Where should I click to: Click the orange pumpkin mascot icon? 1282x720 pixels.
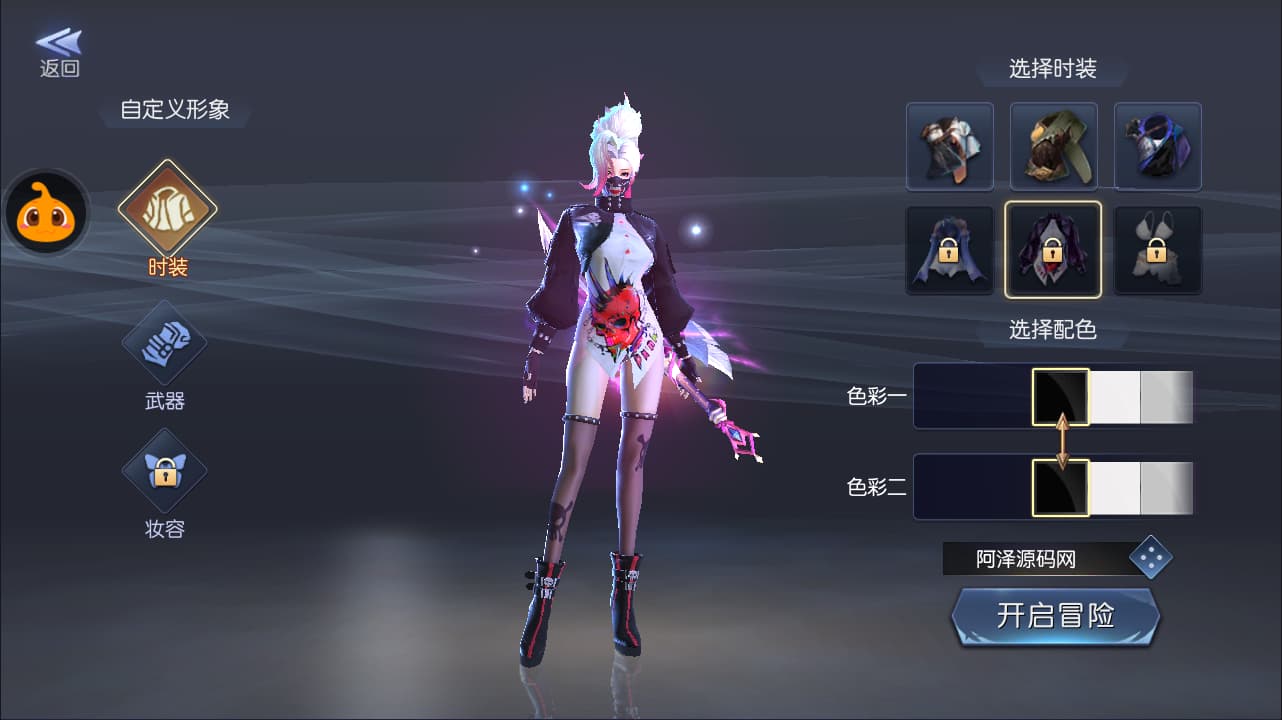tap(46, 211)
